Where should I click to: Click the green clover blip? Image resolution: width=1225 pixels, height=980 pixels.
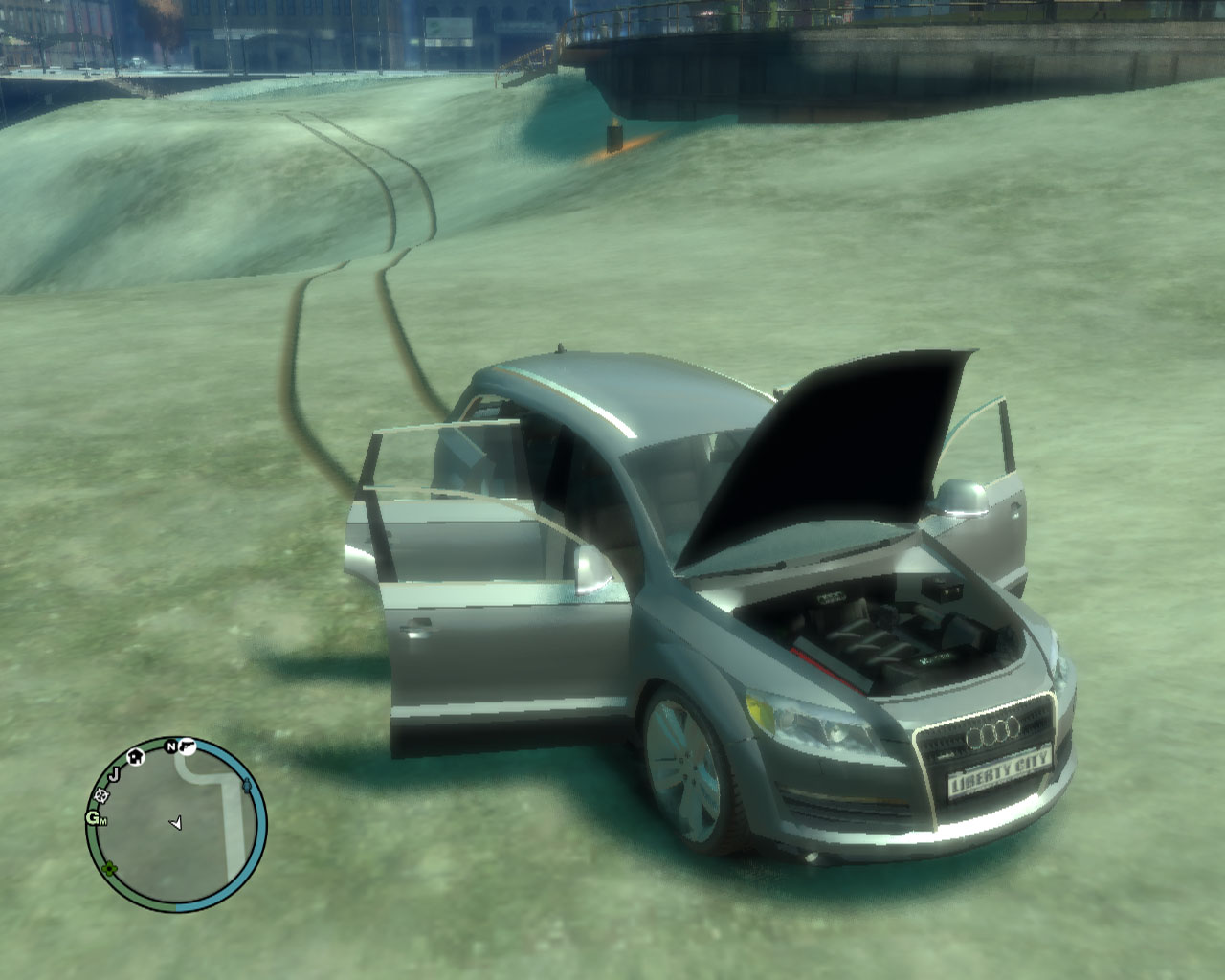point(109,869)
